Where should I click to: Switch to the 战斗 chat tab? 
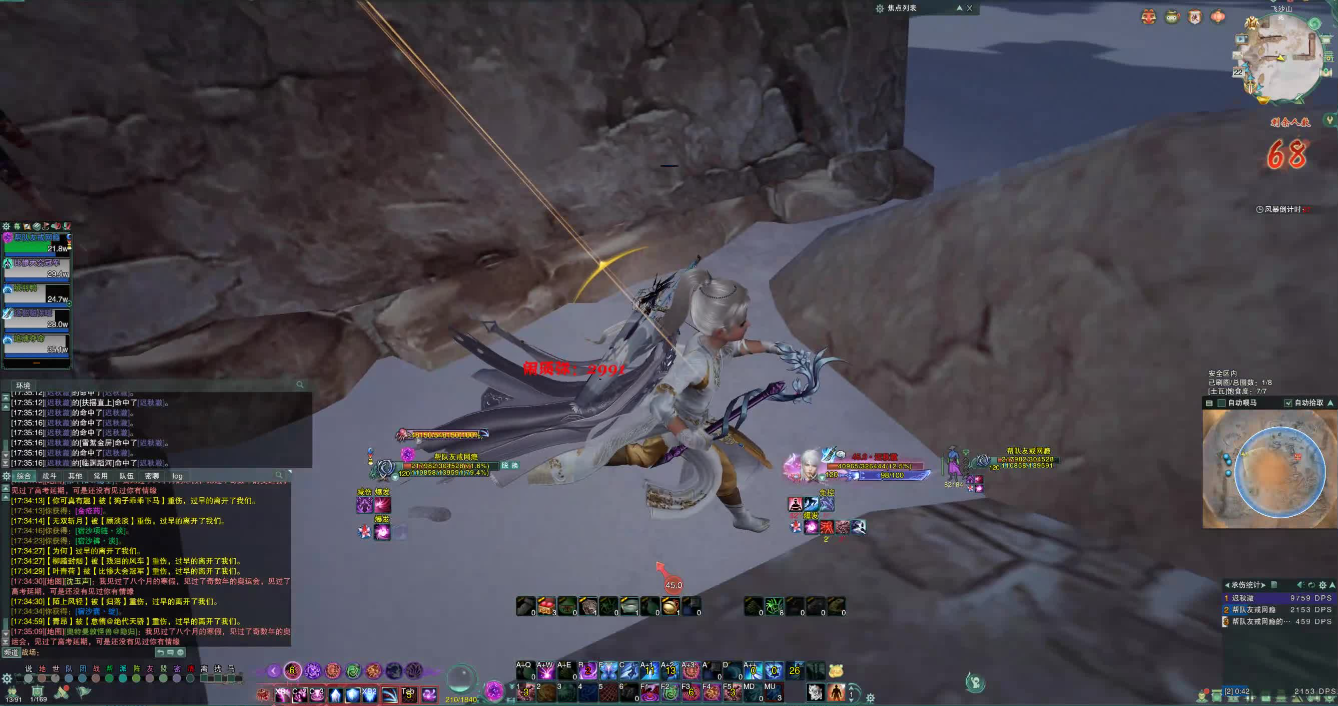point(48,476)
